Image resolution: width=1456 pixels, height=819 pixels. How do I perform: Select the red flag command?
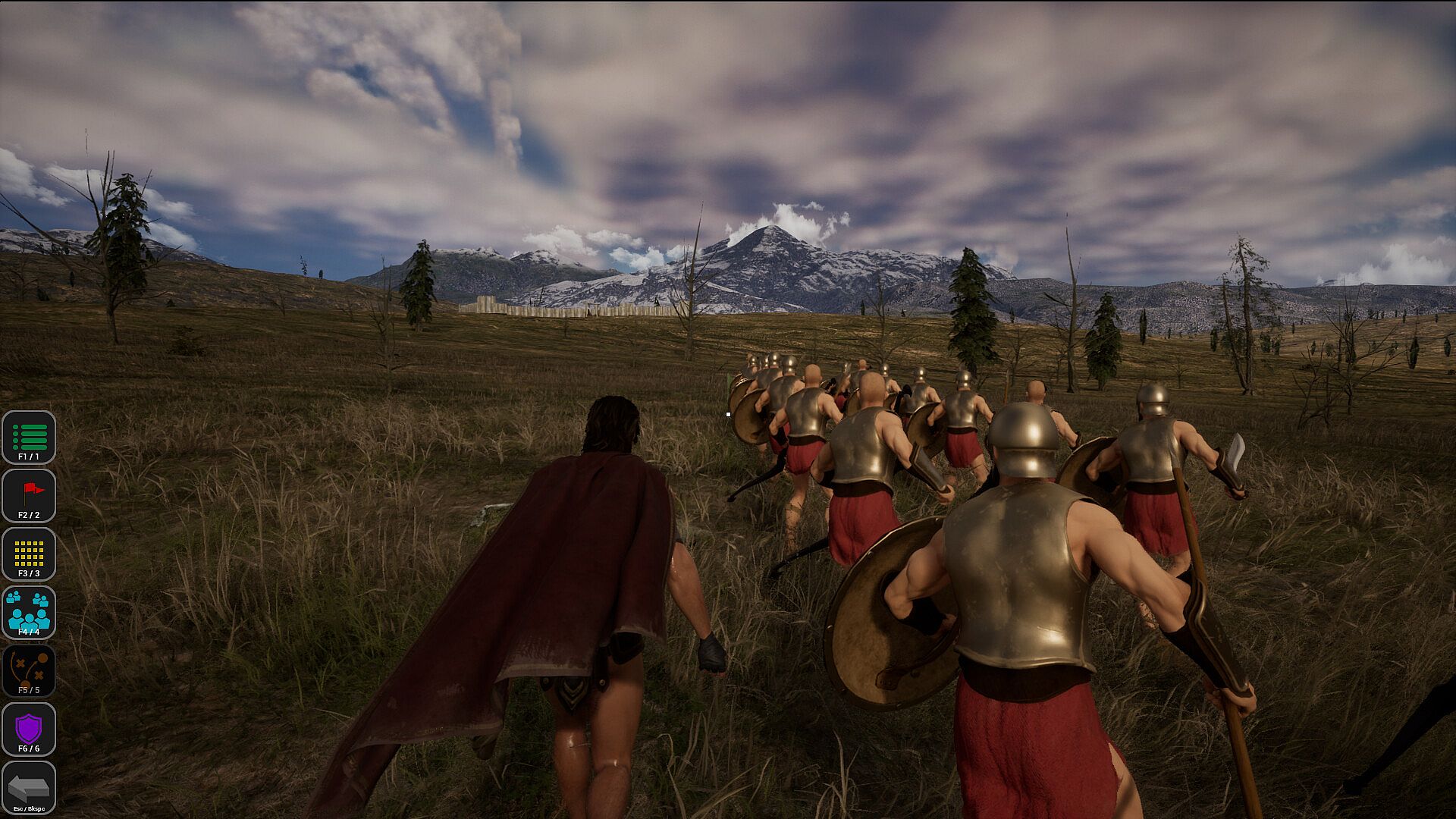pos(29,496)
